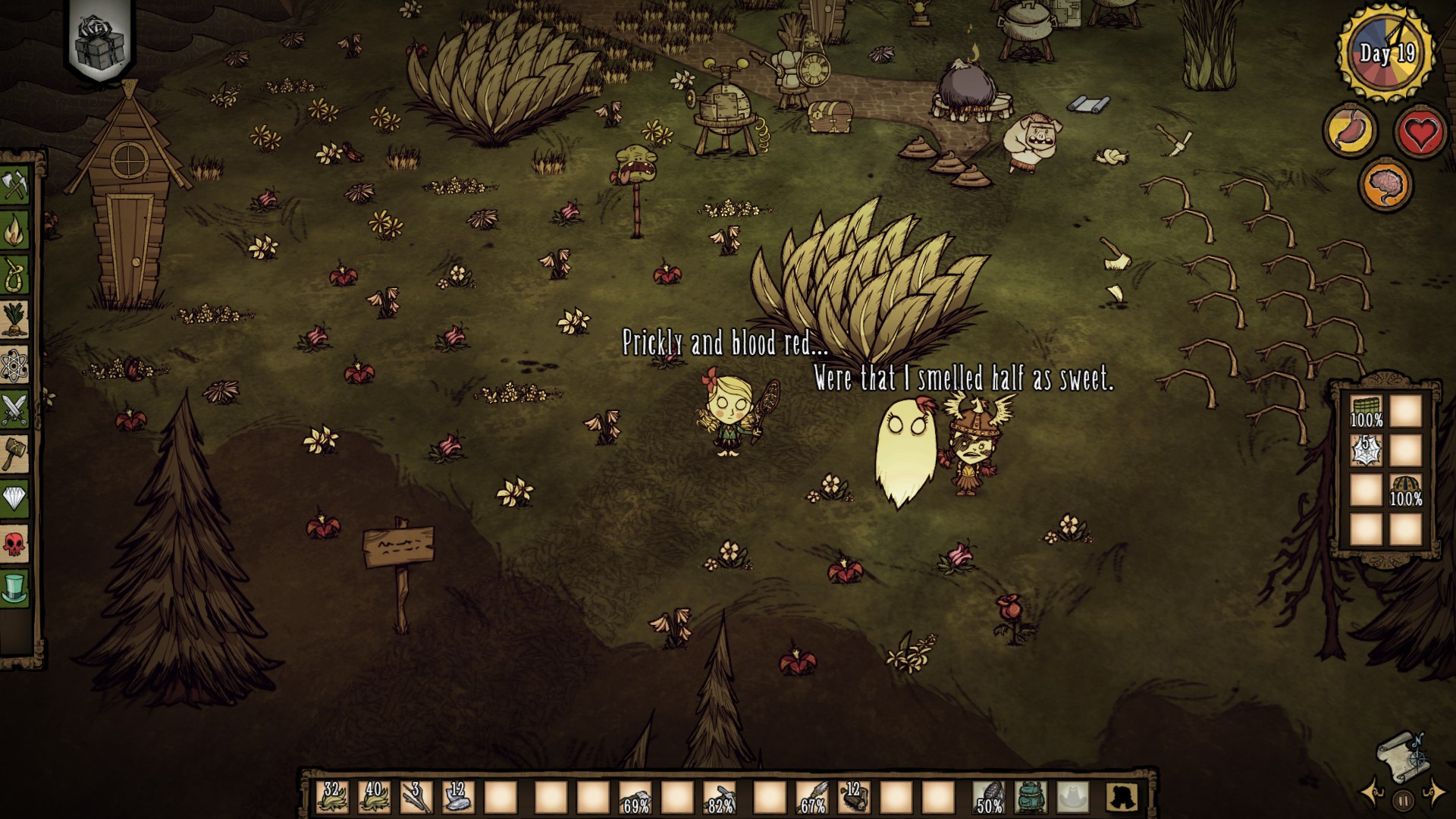Select the red skull Magic tab
Viewport: 1456px width, 819px height.
point(14,542)
